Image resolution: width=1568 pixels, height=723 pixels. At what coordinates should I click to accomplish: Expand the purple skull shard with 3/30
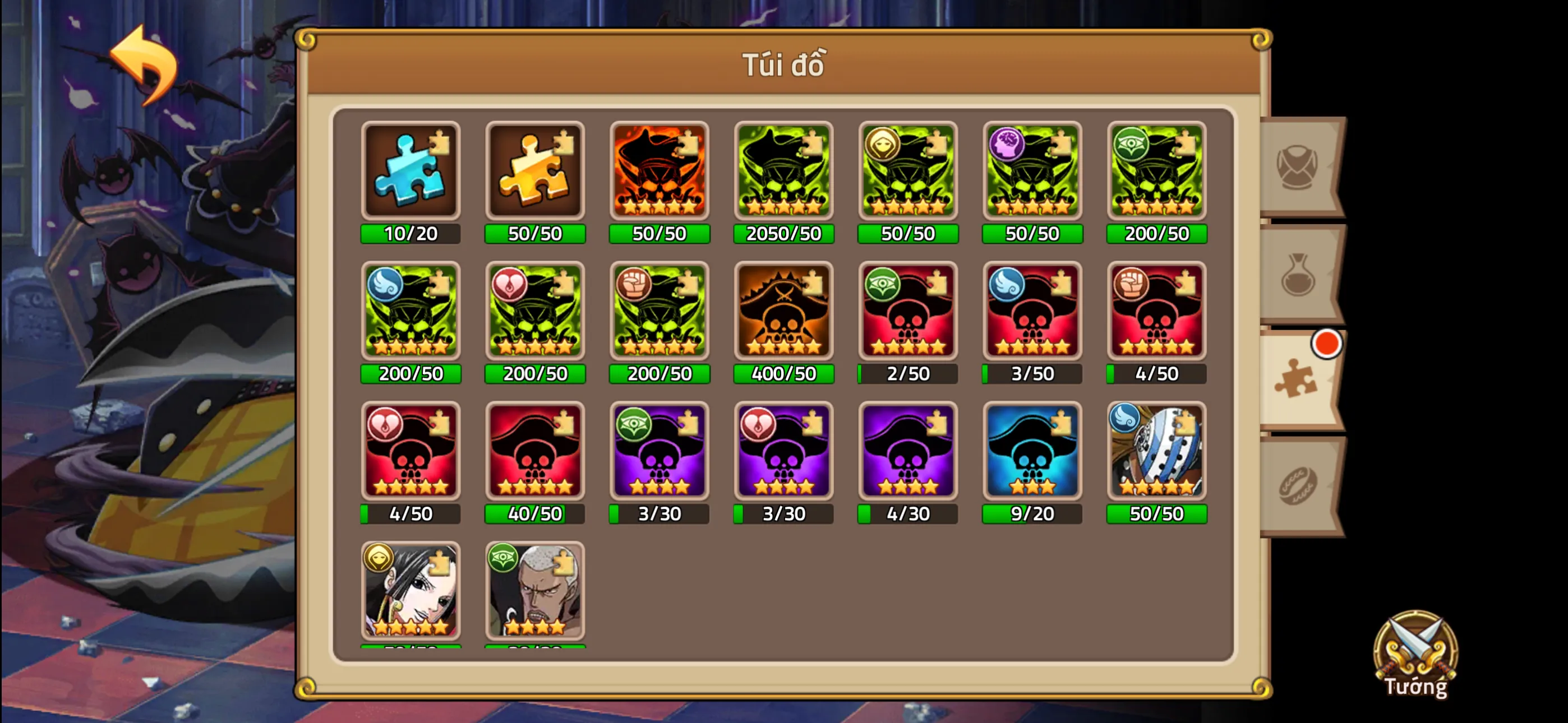click(659, 452)
